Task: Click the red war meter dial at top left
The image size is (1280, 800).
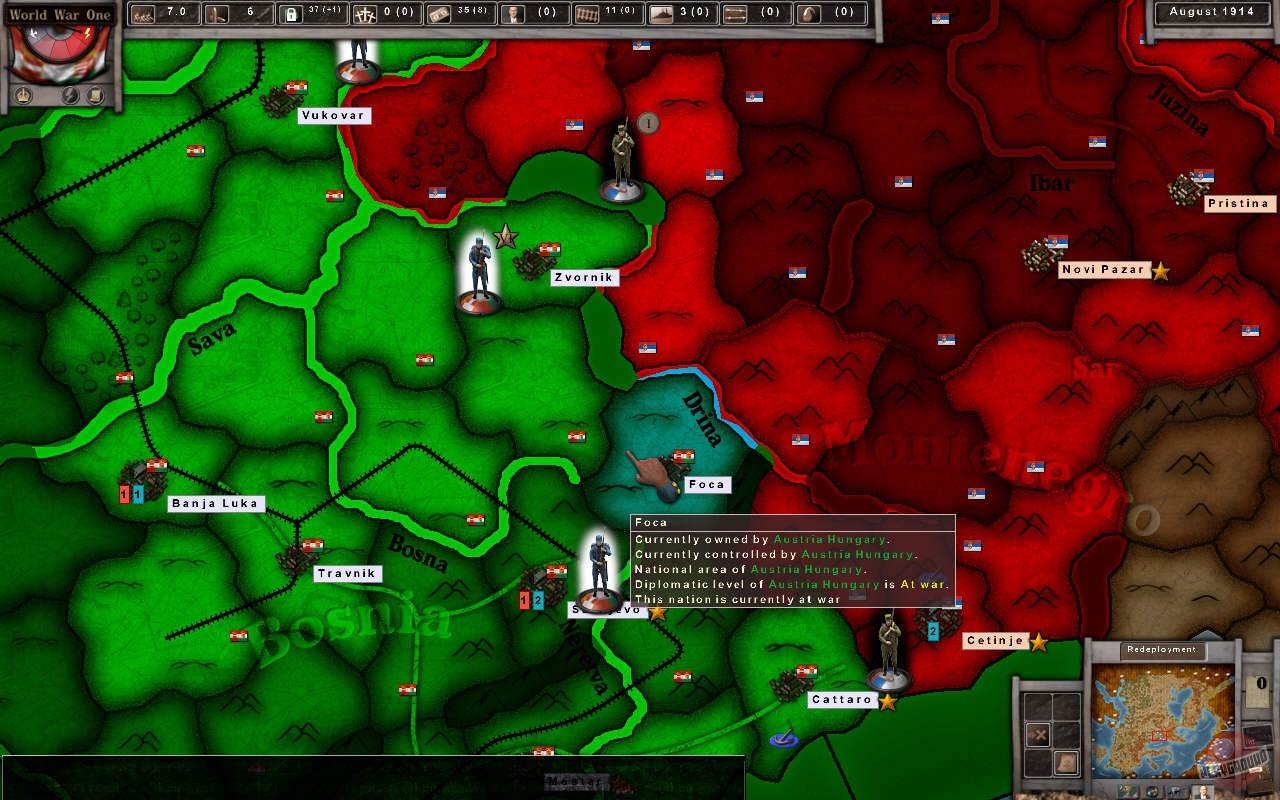Action: 60,45
